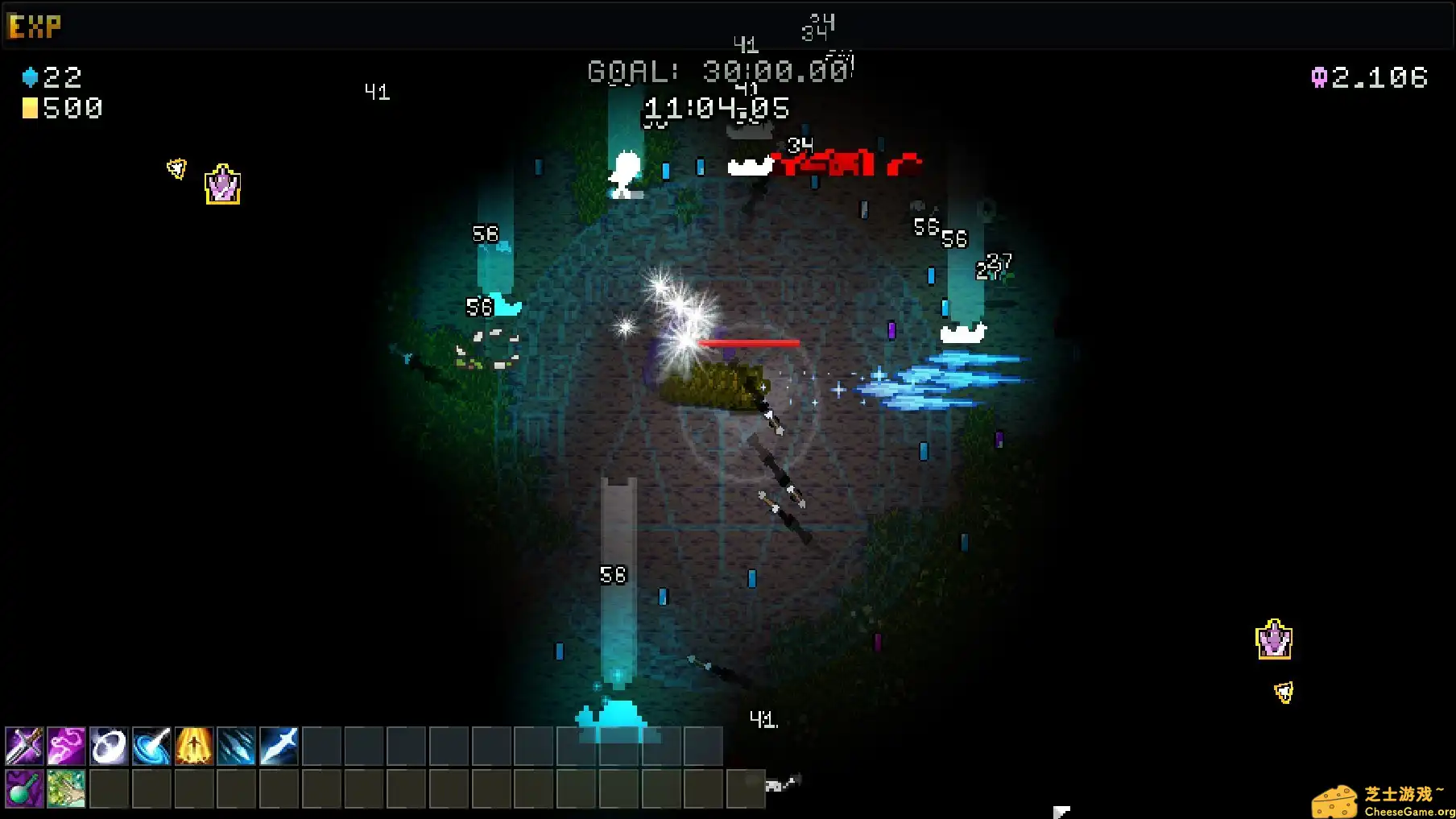Select the white orb skill icon
This screenshot has height=819, width=1456.
click(110, 747)
